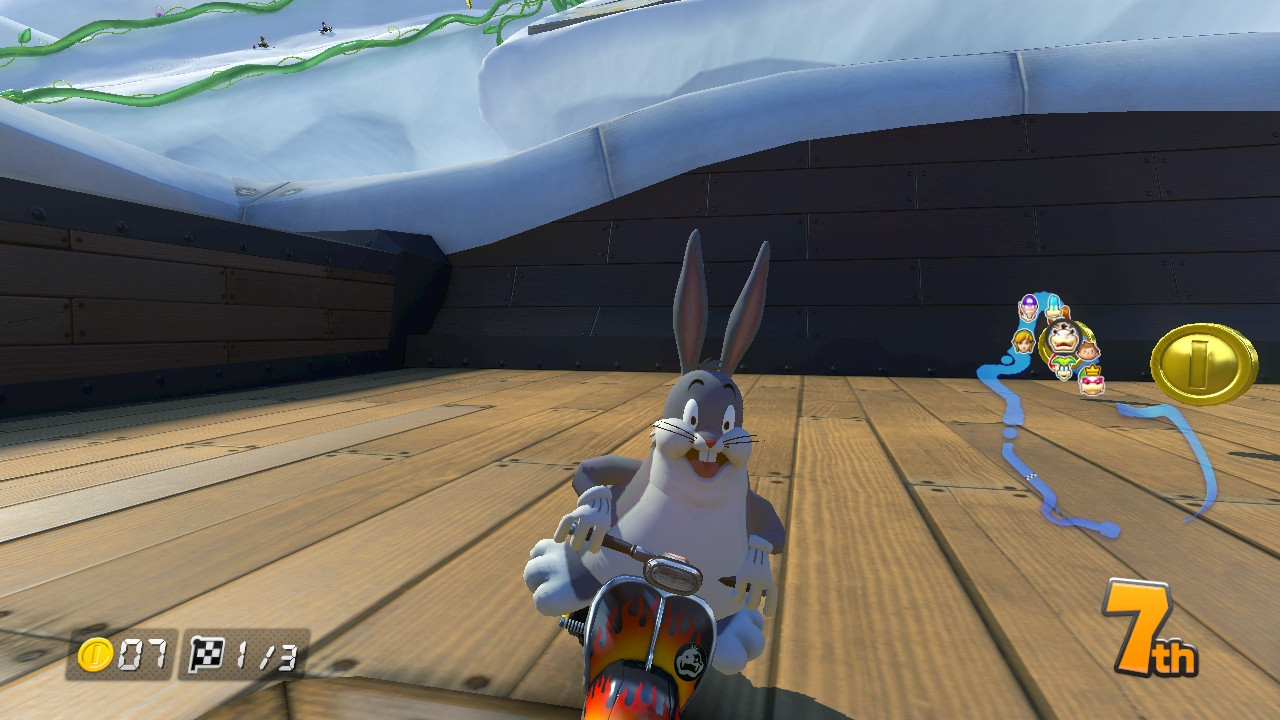Click the Lemmy icon on the minimap
This screenshot has height=720, width=1280.
tap(1053, 305)
